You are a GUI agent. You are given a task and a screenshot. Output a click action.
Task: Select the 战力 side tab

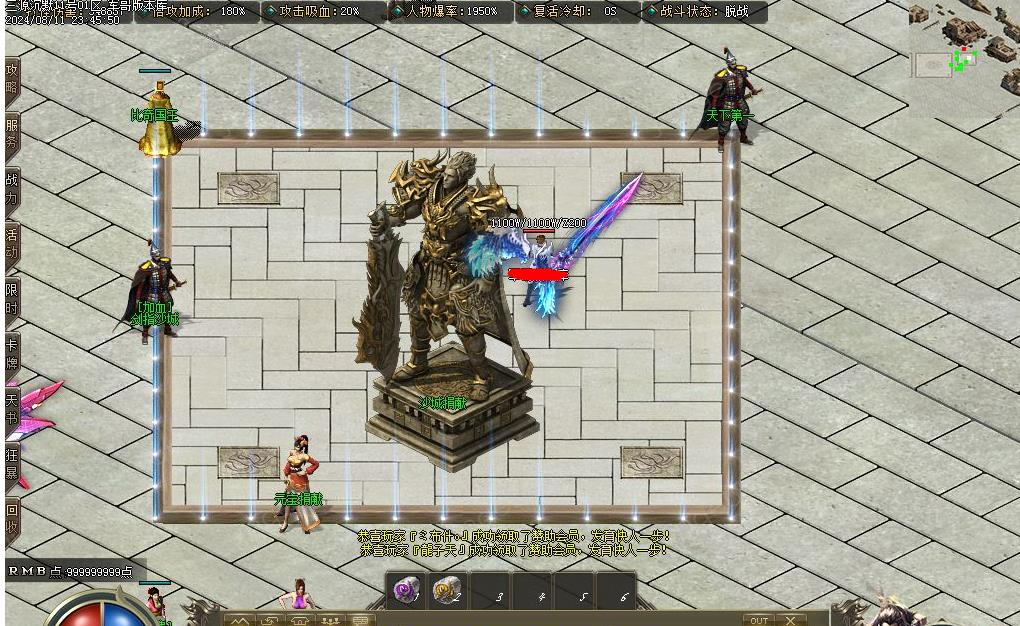tap(12, 189)
